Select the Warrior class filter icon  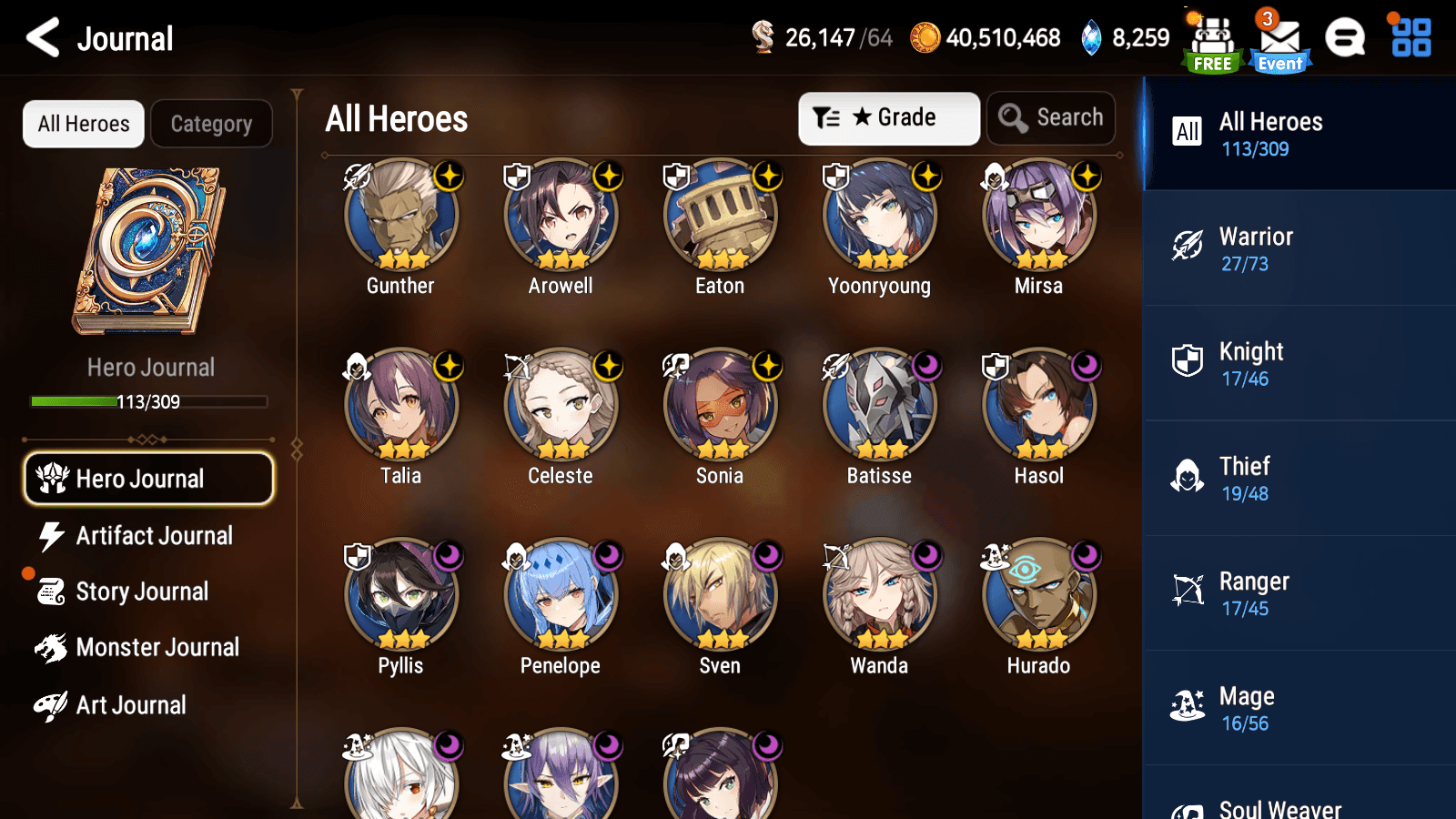[1188, 248]
